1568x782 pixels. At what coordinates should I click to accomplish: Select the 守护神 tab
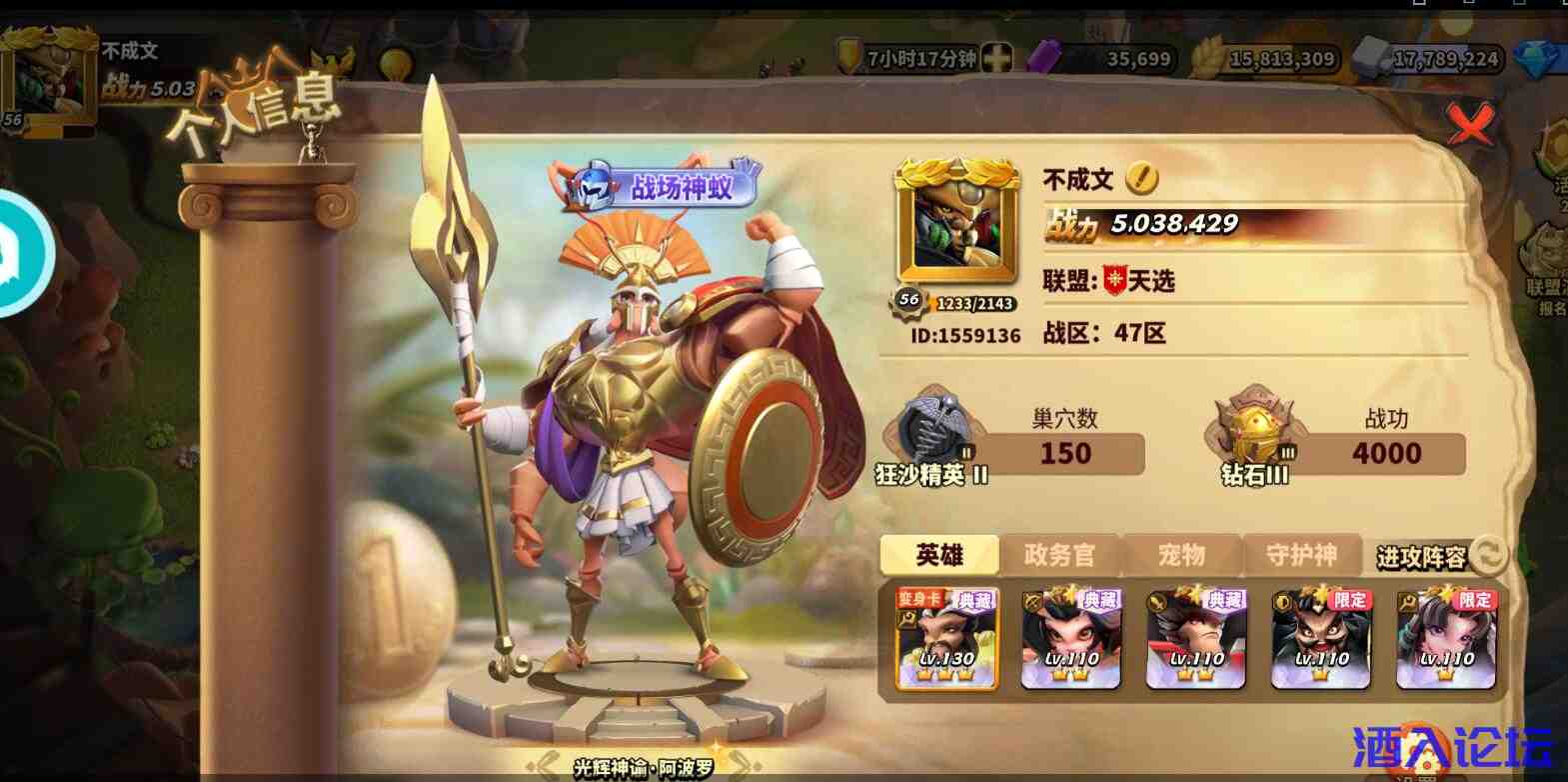(1302, 554)
